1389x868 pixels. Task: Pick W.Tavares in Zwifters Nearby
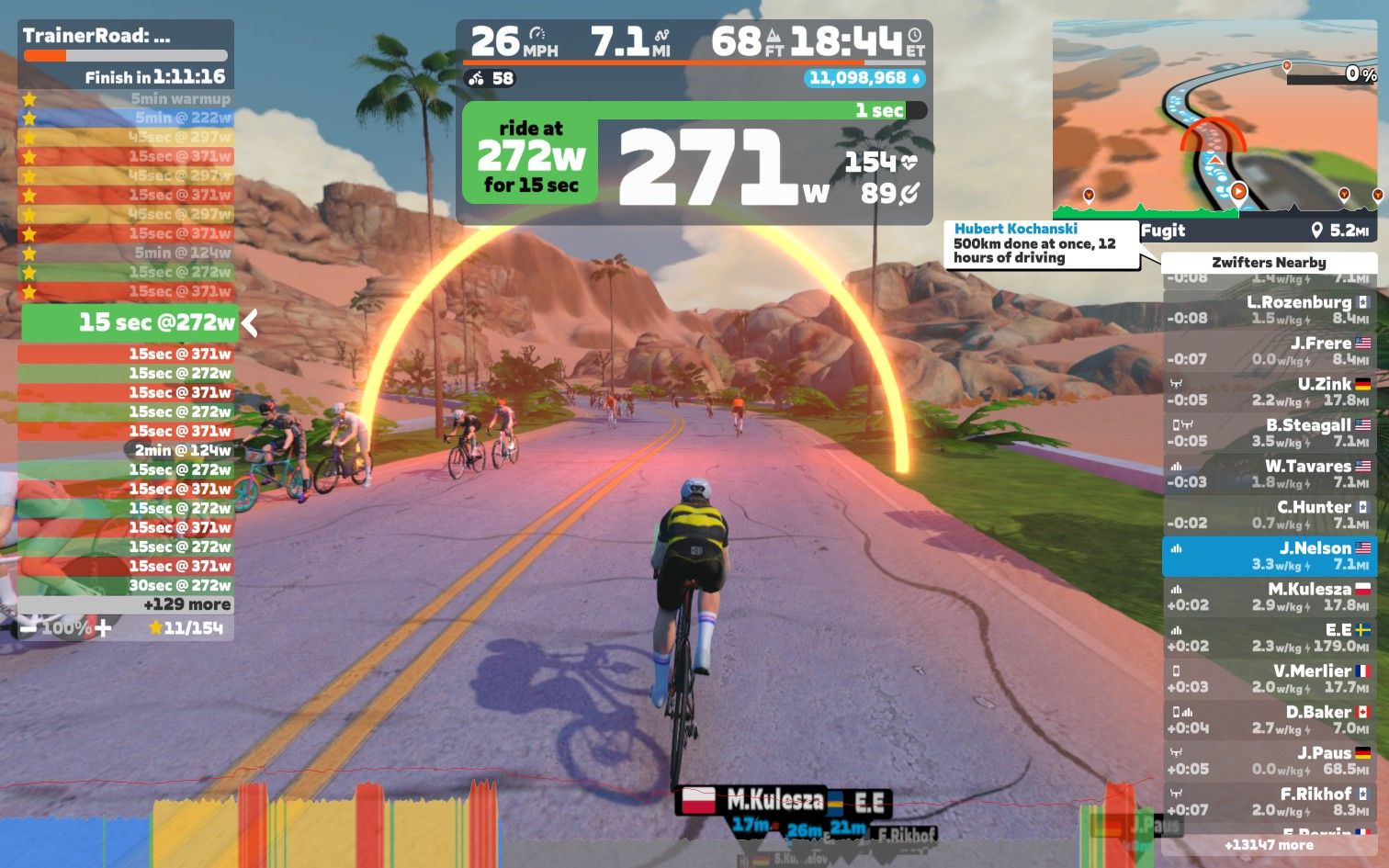1269,474
